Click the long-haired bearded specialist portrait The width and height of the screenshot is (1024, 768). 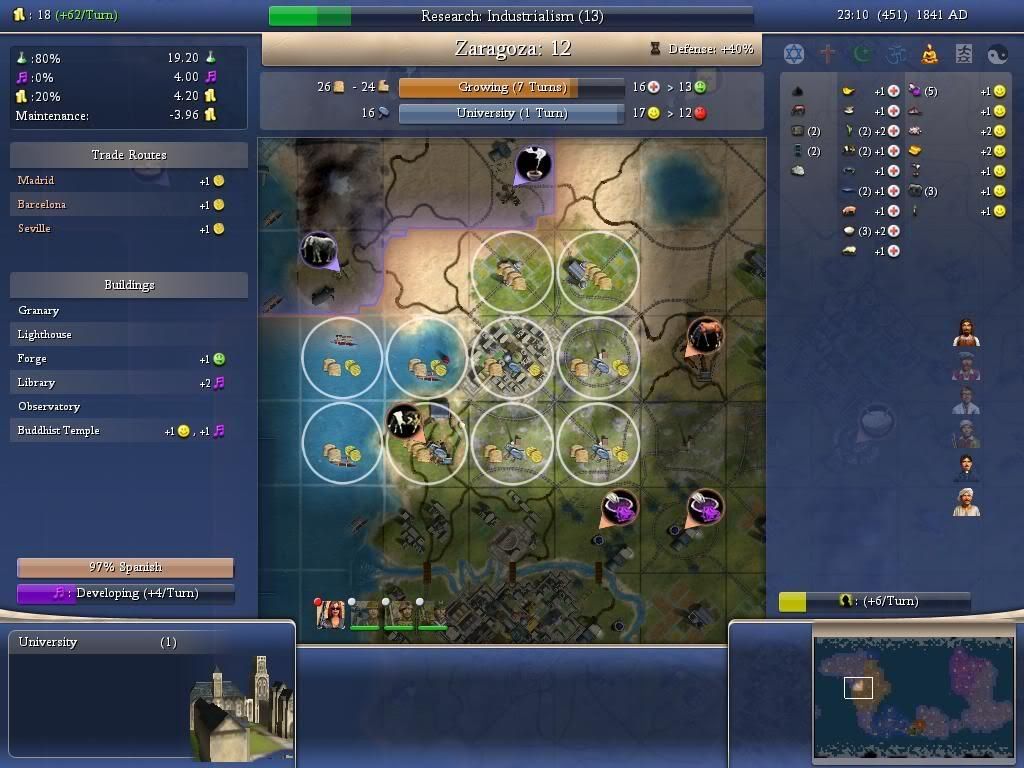(x=966, y=333)
